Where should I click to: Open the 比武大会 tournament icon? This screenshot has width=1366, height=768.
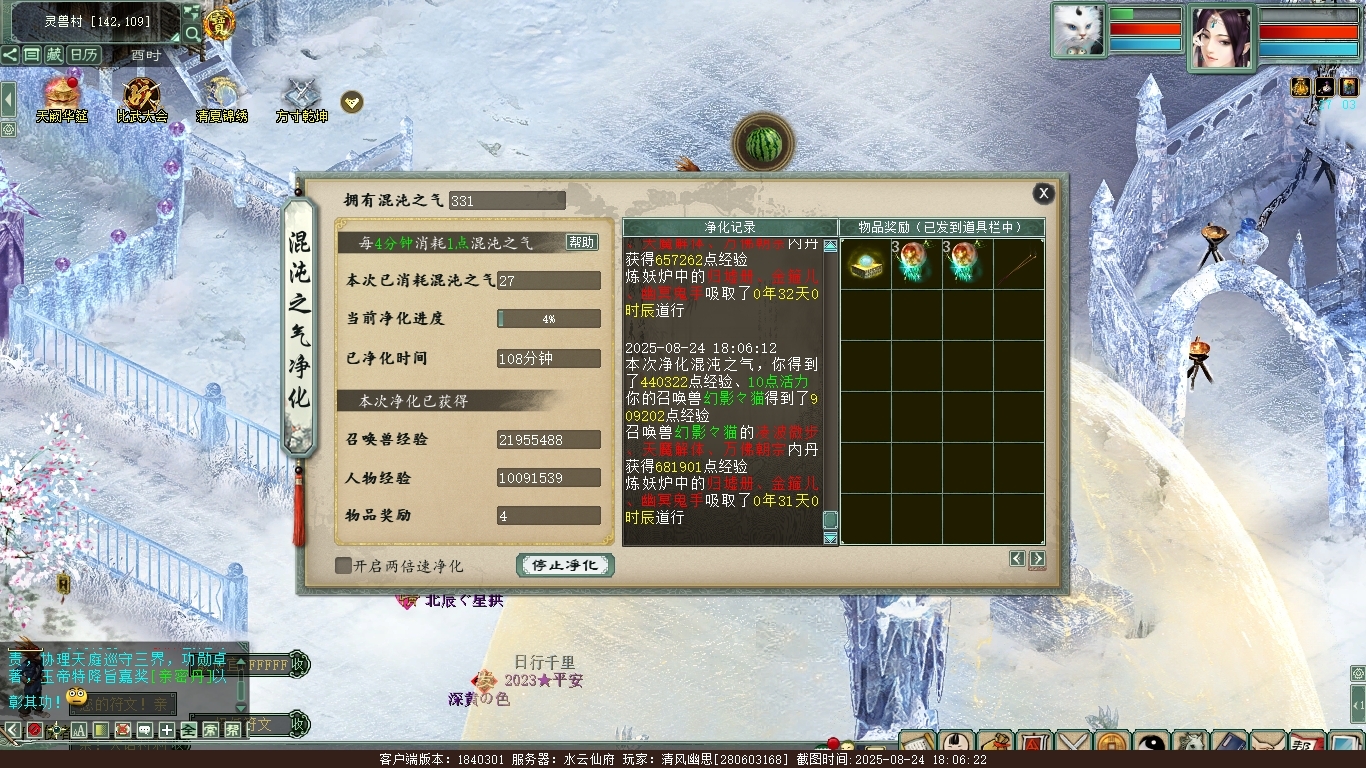(142, 99)
